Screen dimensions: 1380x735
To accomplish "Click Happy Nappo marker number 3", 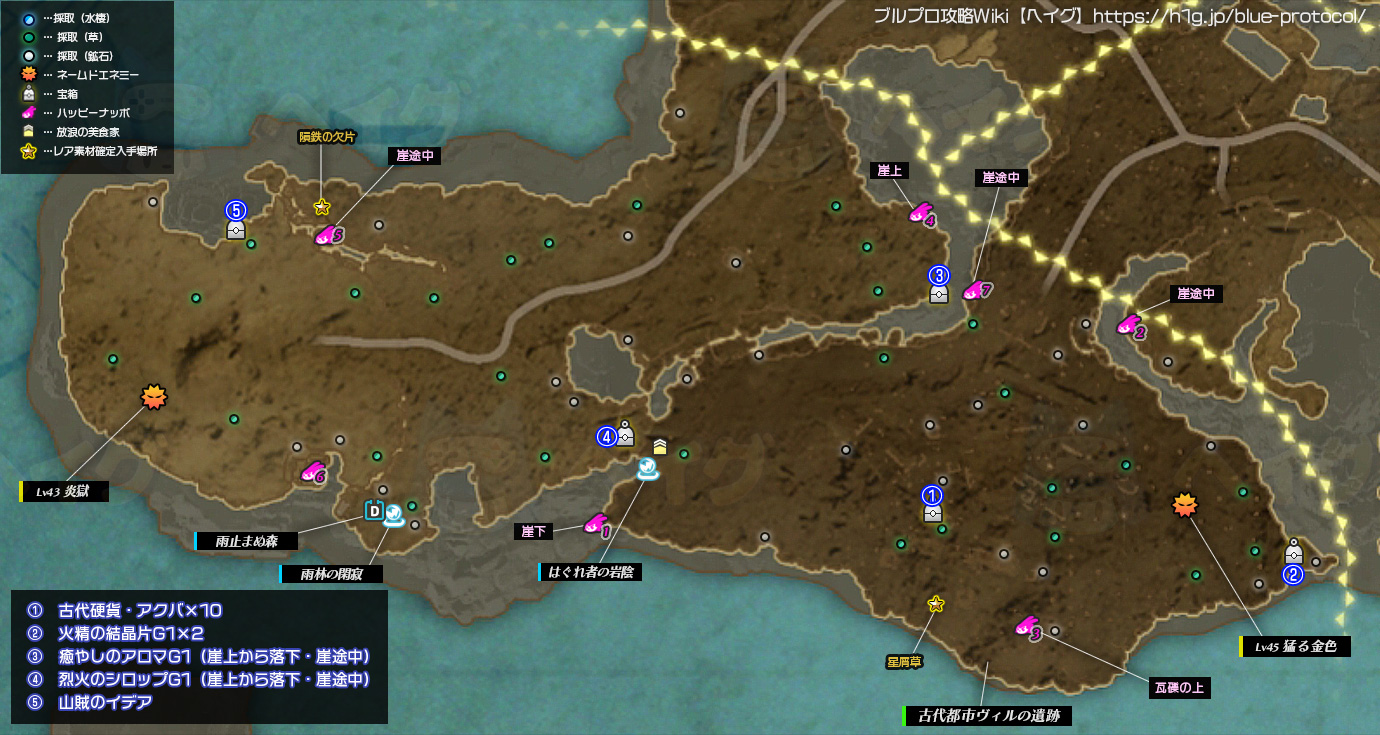I will click(1026, 627).
